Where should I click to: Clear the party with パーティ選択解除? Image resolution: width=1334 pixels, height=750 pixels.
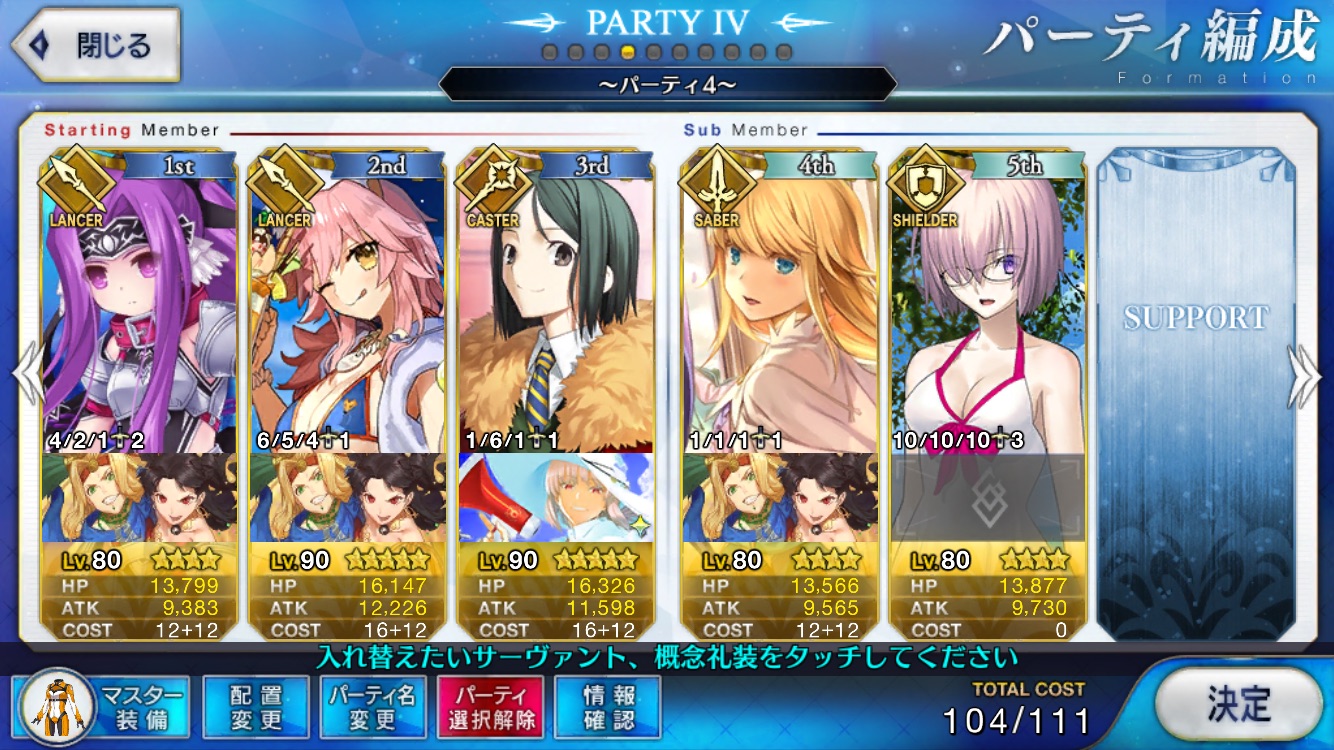tap(489, 707)
